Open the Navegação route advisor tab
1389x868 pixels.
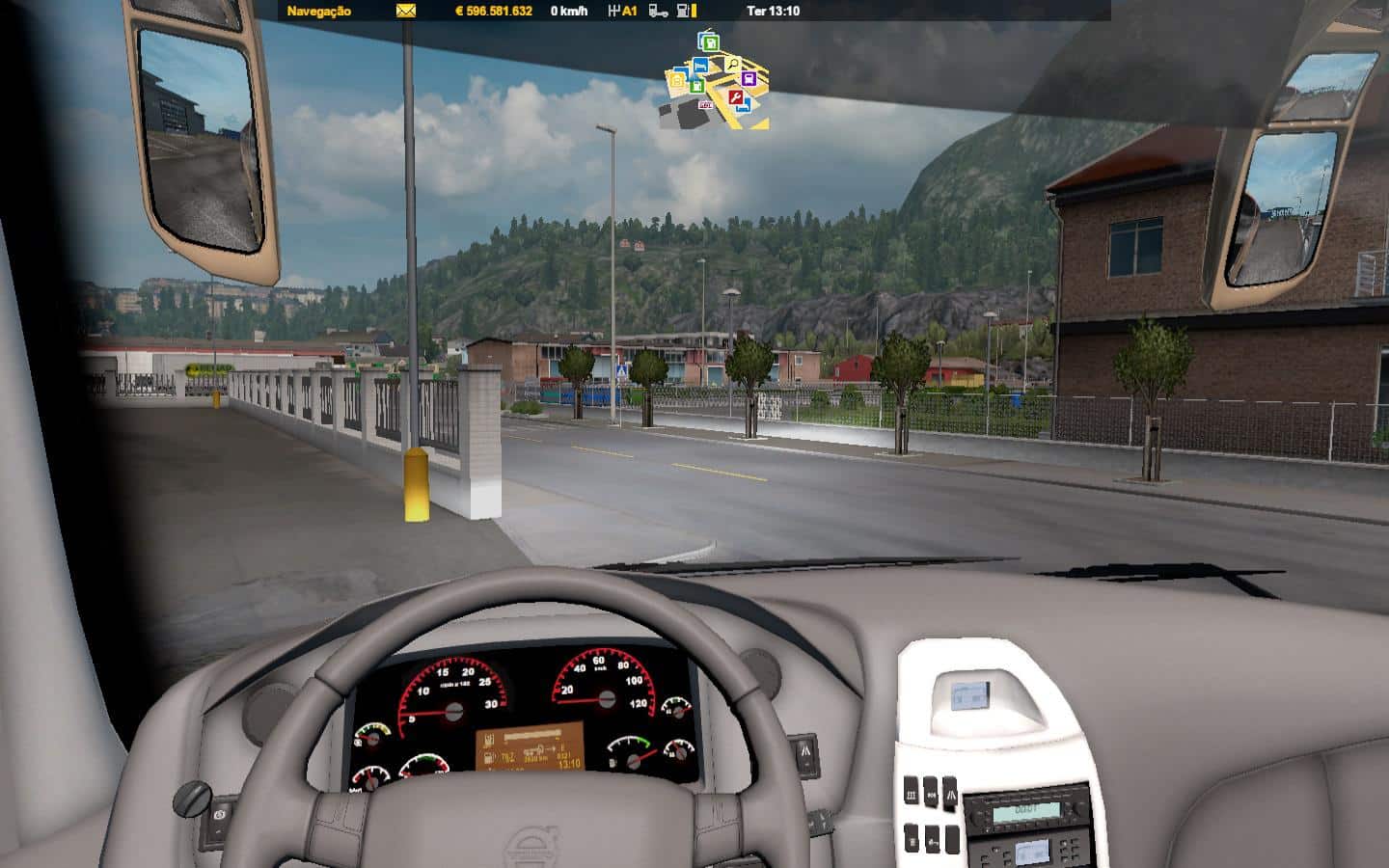coord(319,12)
